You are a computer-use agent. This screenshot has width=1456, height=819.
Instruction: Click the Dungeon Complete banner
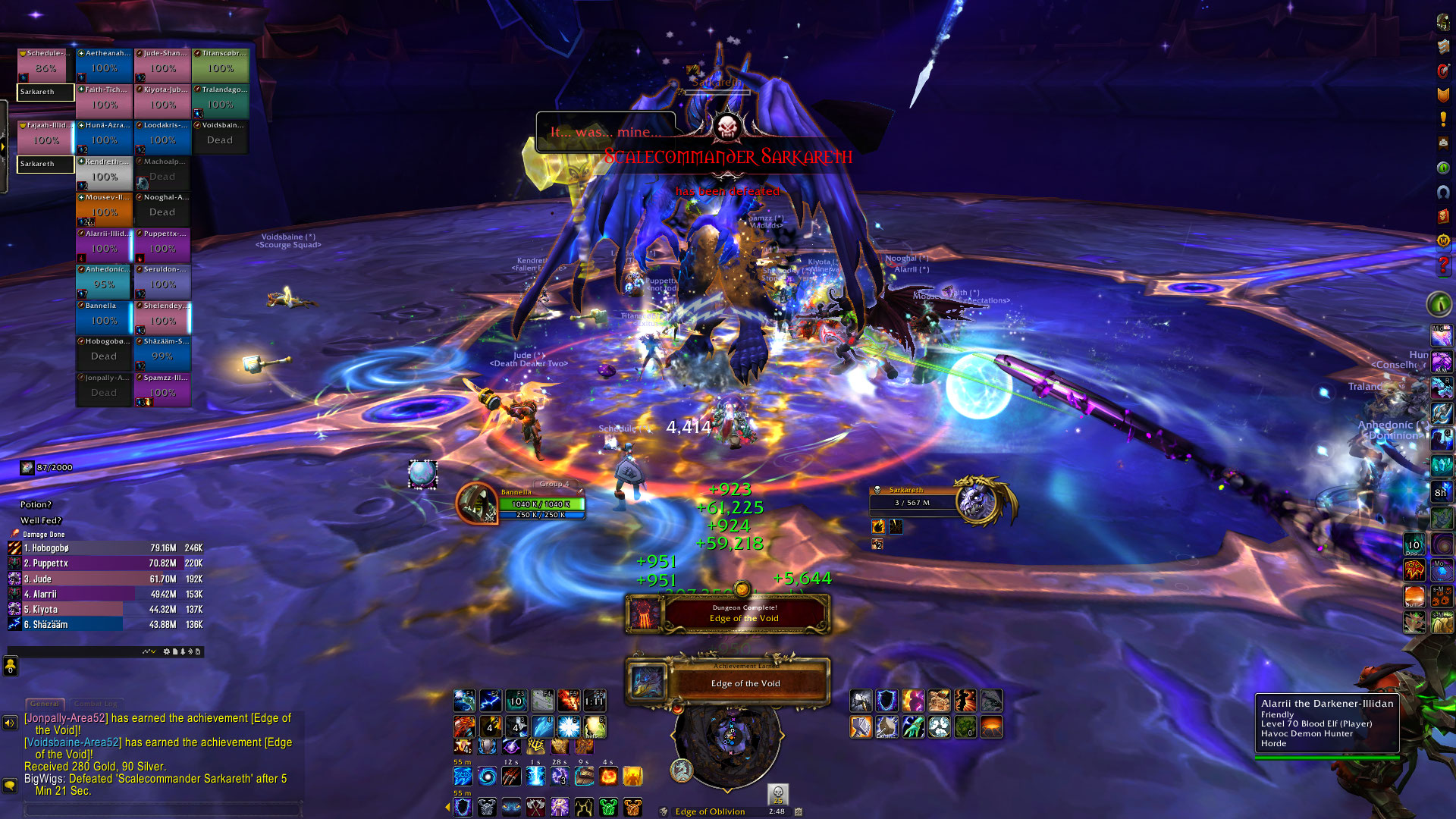click(x=728, y=614)
